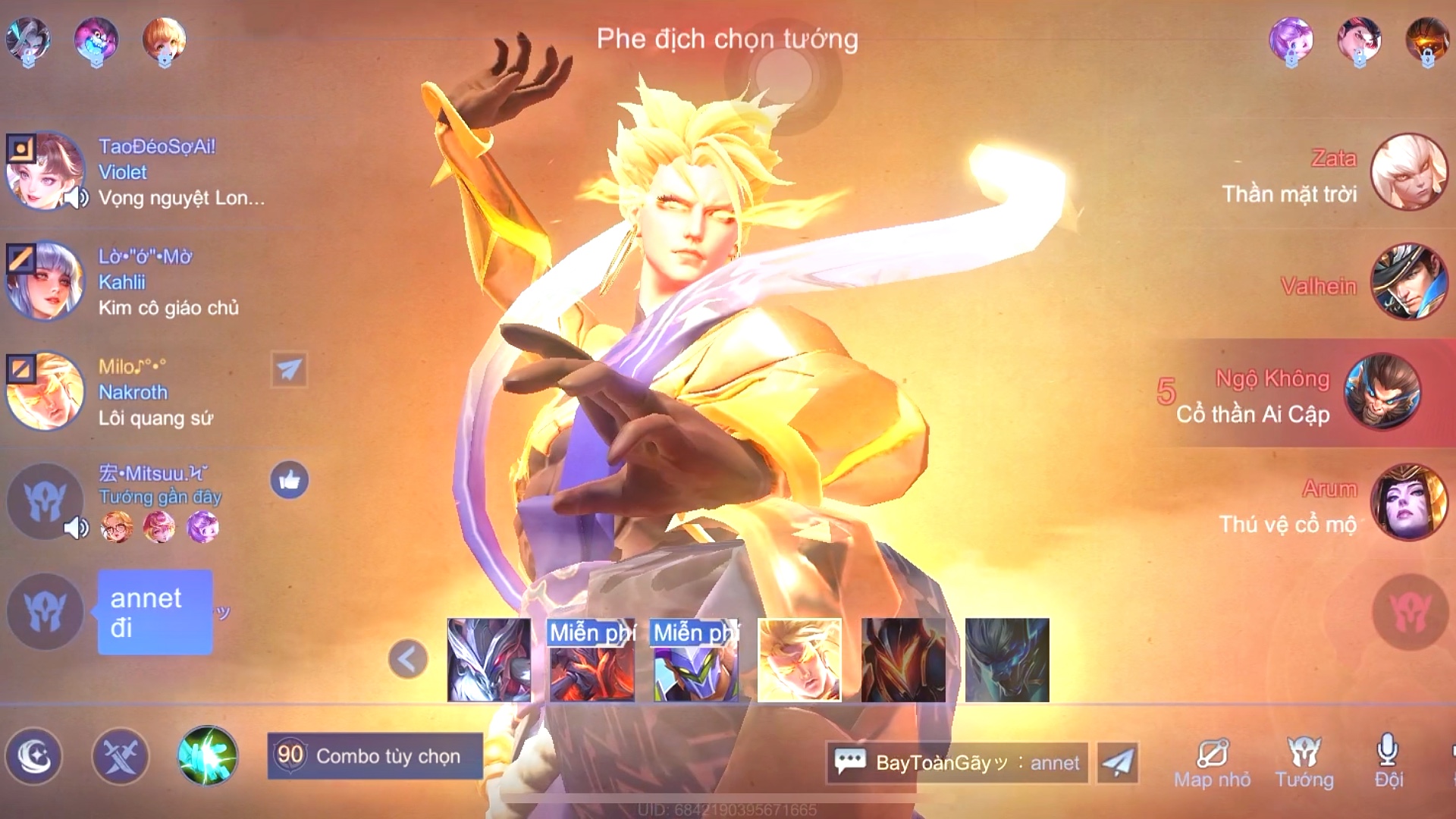This screenshot has height=819, width=1456.
Task: Change the green summoner spell icon
Action: tap(207, 756)
